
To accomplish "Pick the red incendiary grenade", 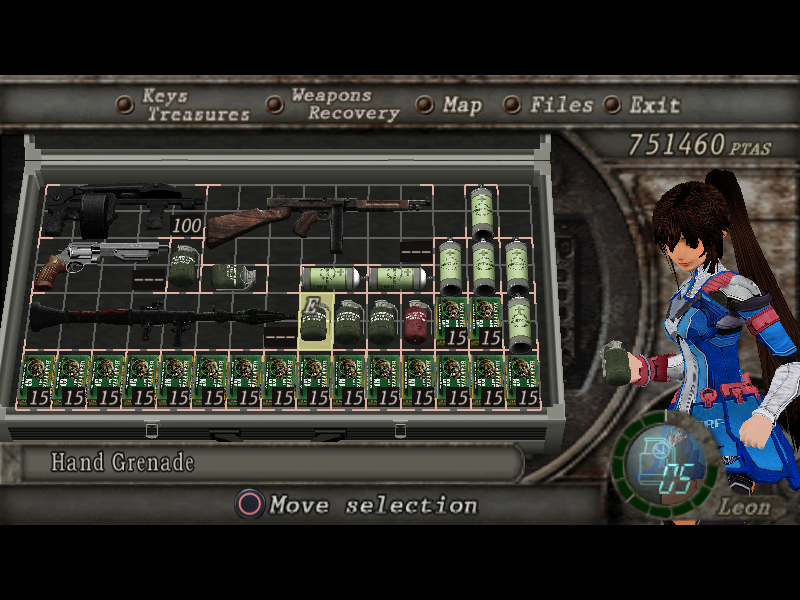I will [x=417, y=322].
